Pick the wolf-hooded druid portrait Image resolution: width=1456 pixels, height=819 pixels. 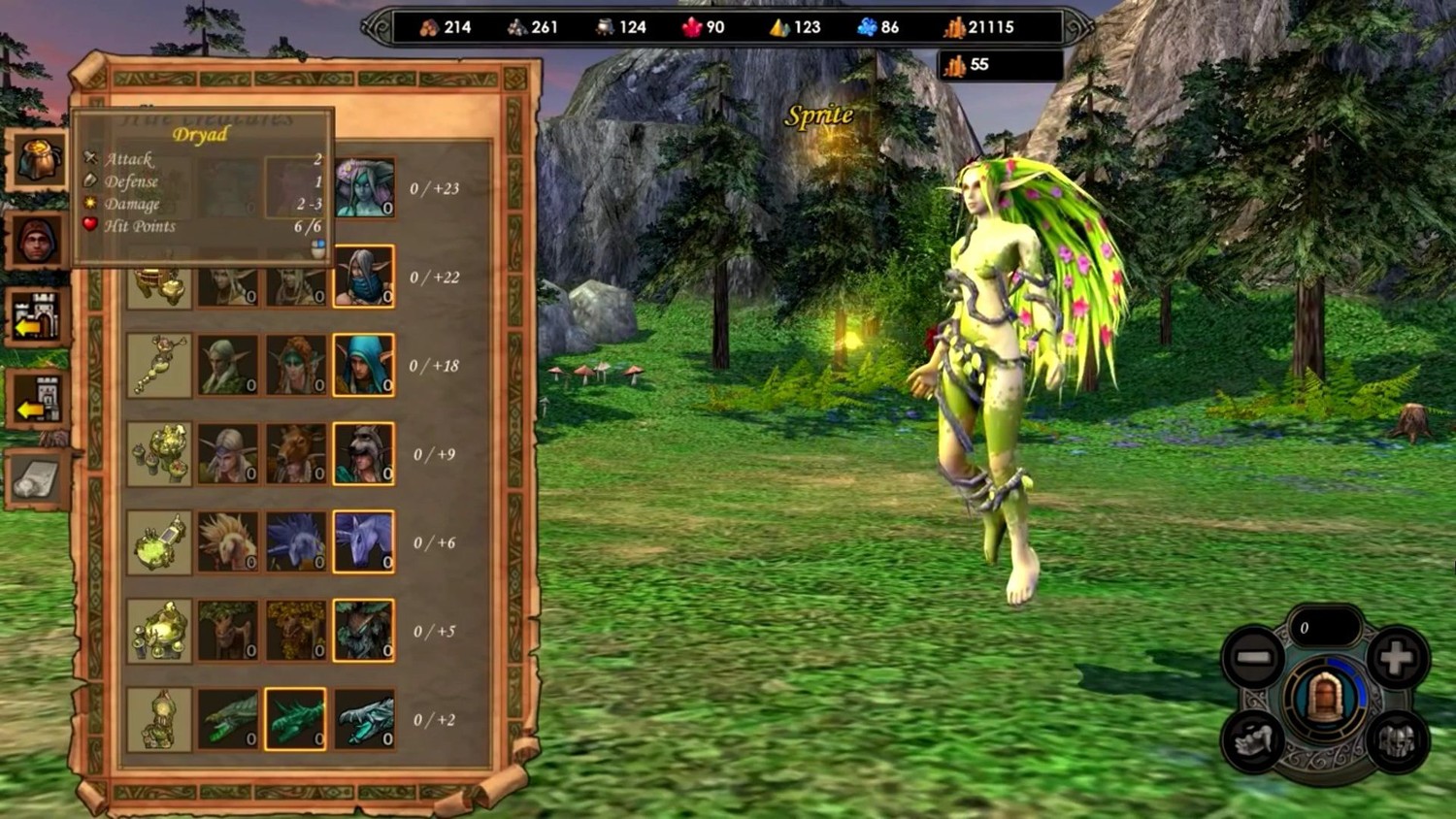tap(364, 453)
